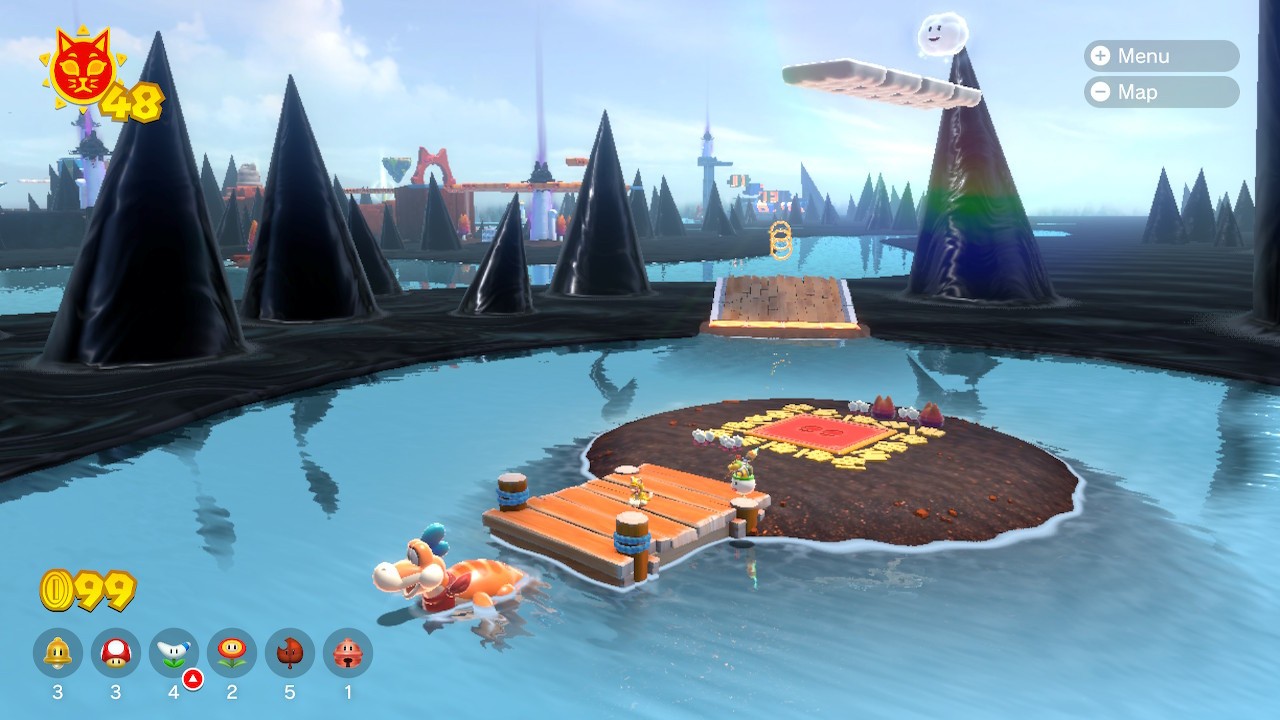Pick the Super Leaf power-up
The height and width of the screenshot is (720, 1280).
[290, 653]
